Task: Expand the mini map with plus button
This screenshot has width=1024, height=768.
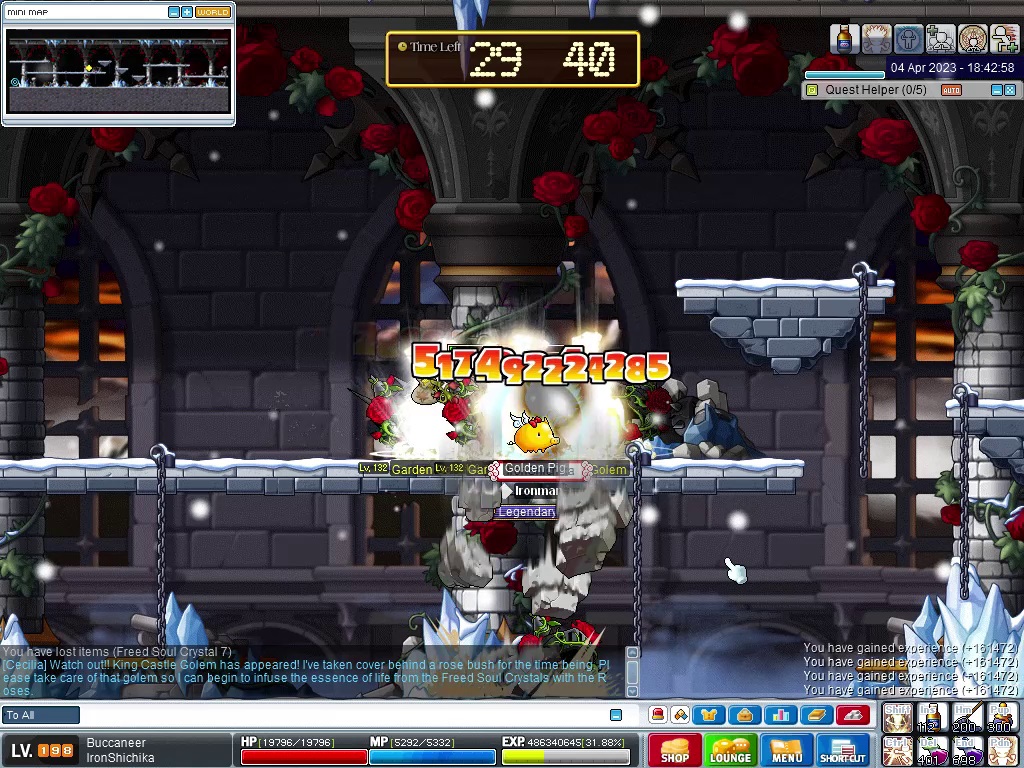Action: (187, 12)
